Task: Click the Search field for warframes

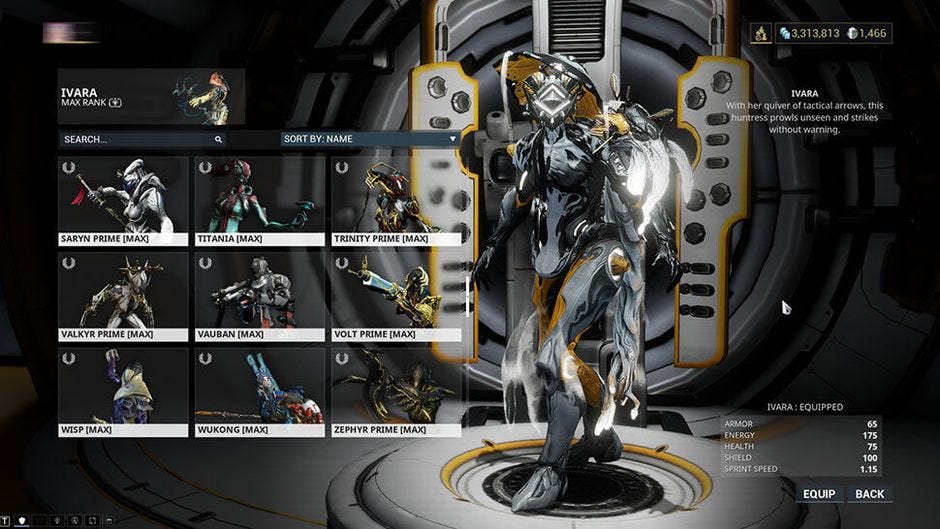Action: click(140, 139)
